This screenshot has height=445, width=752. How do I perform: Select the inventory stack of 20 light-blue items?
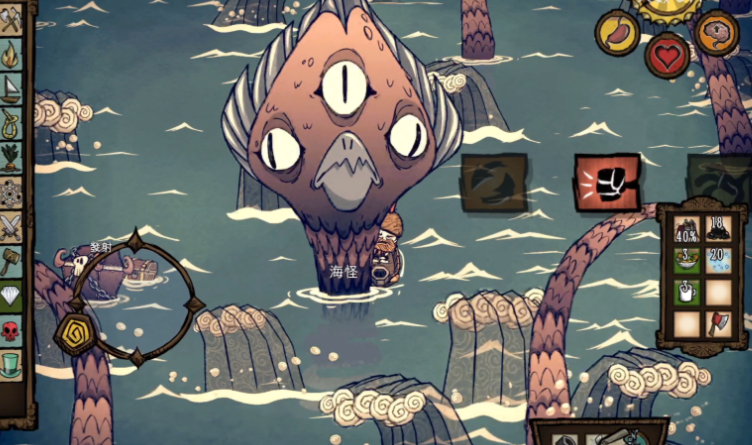tap(719, 260)
